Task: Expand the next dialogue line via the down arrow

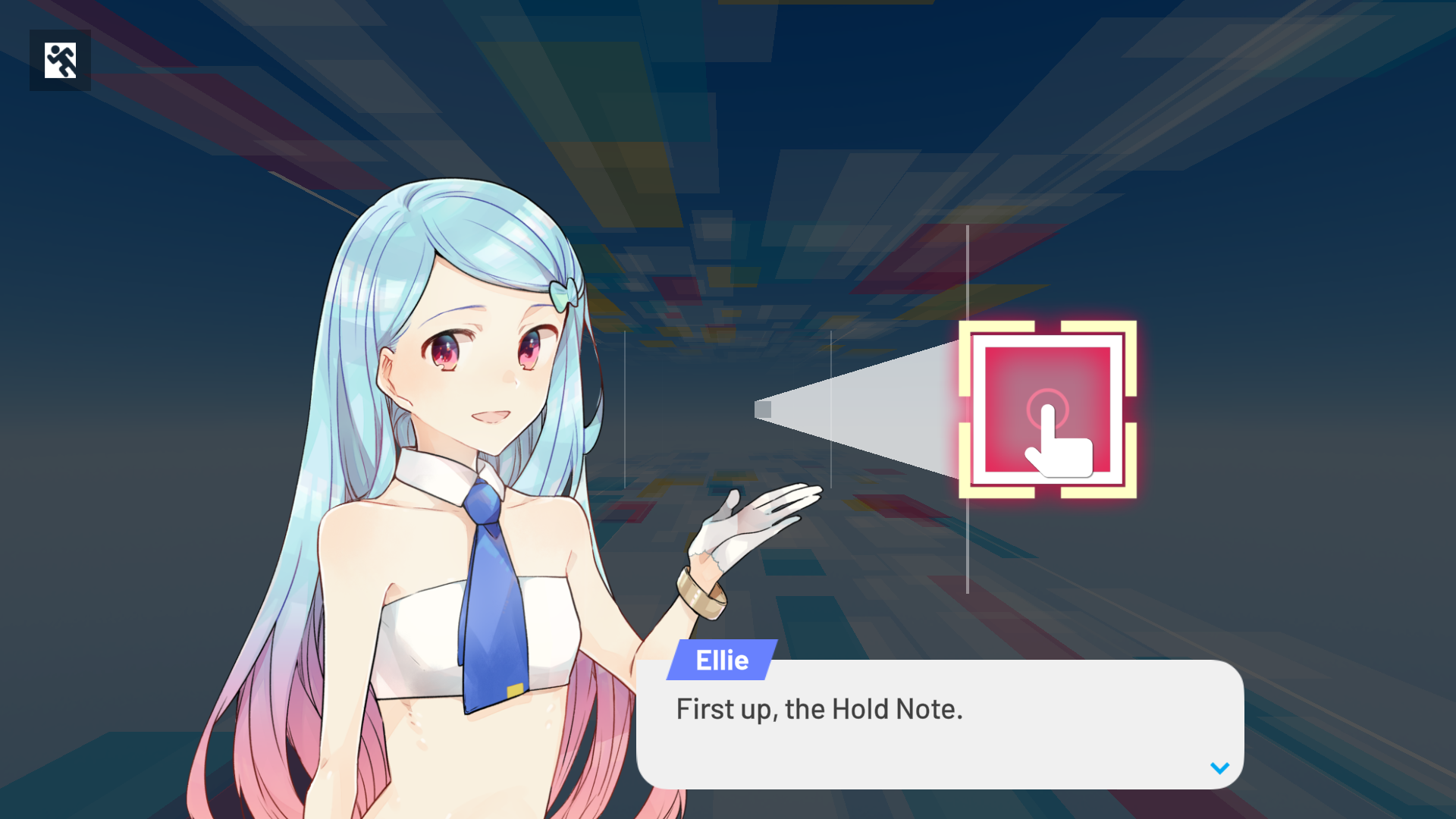Action: [x=1219, y=767]
